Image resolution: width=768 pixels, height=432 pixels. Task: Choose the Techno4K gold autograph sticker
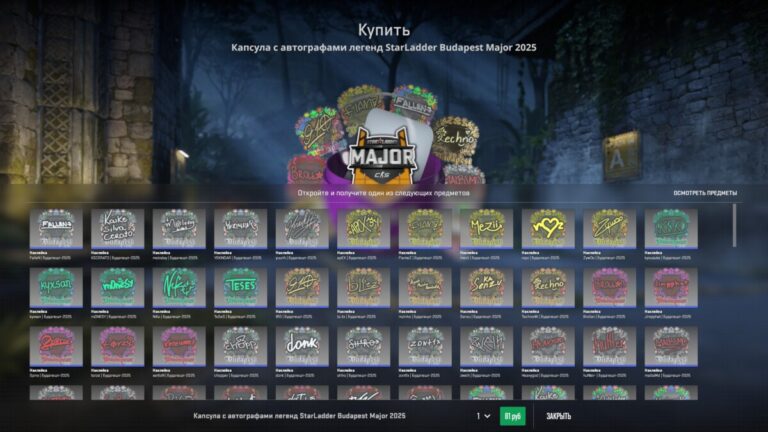(x=548, y=286)
